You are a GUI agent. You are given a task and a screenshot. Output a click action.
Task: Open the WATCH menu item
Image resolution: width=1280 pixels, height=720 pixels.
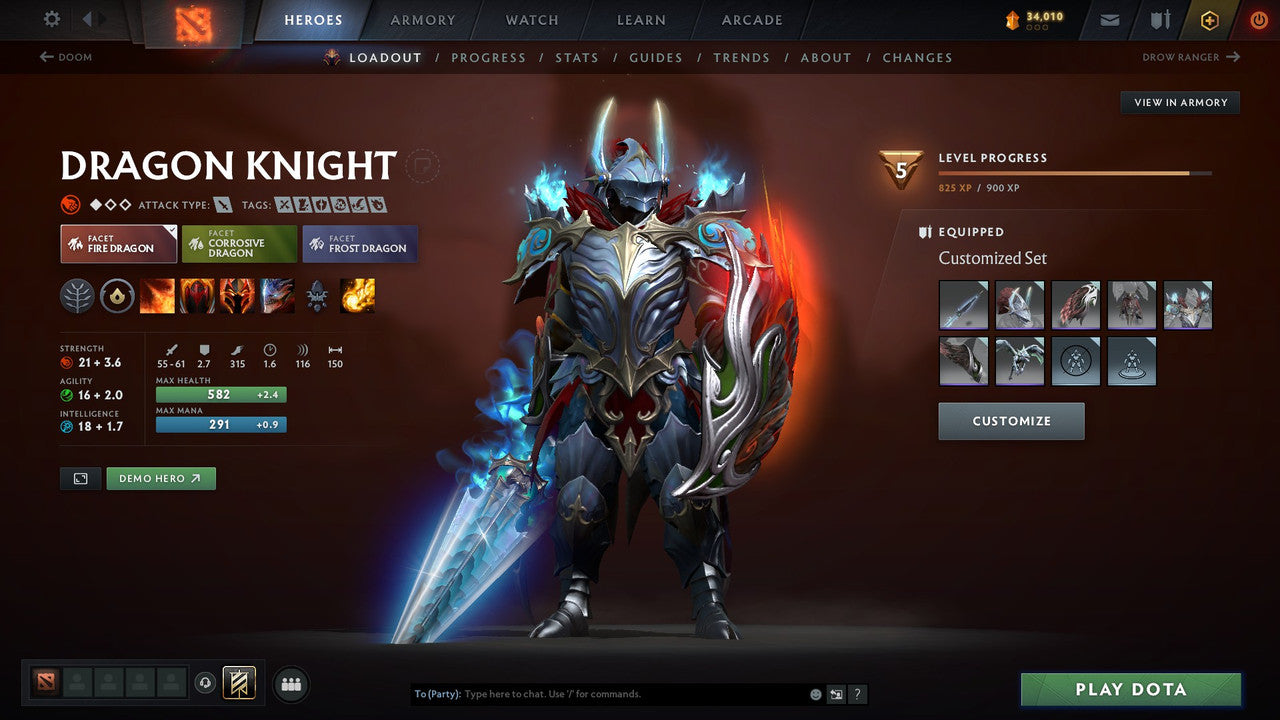click(x=531, y=19)
